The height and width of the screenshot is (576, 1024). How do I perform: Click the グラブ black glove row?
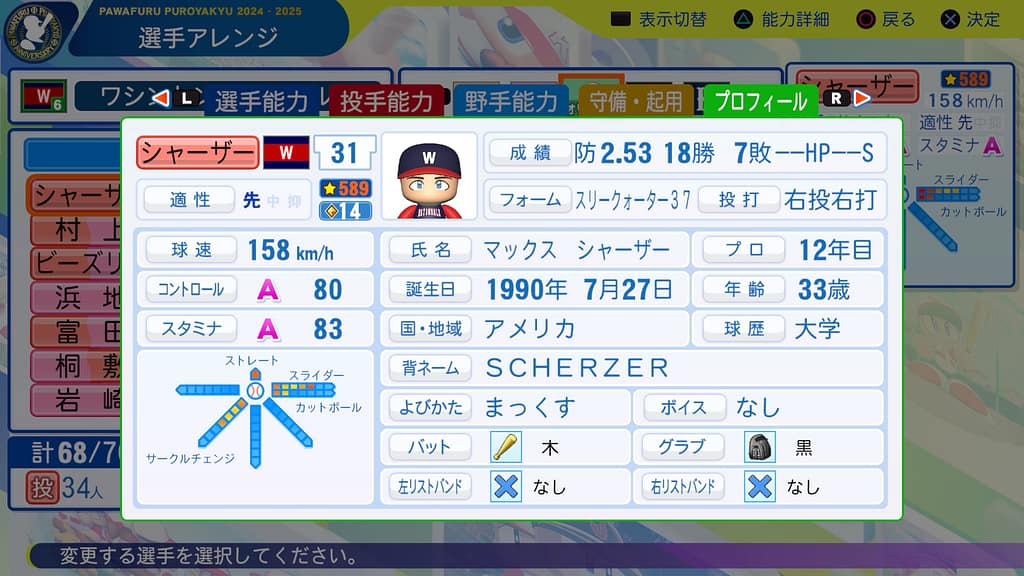(760, 446)
